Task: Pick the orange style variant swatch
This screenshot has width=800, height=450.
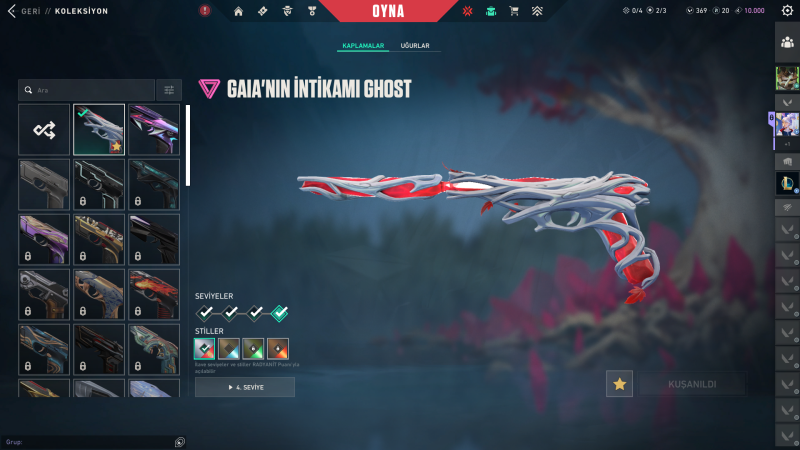Action: point(279,348)
